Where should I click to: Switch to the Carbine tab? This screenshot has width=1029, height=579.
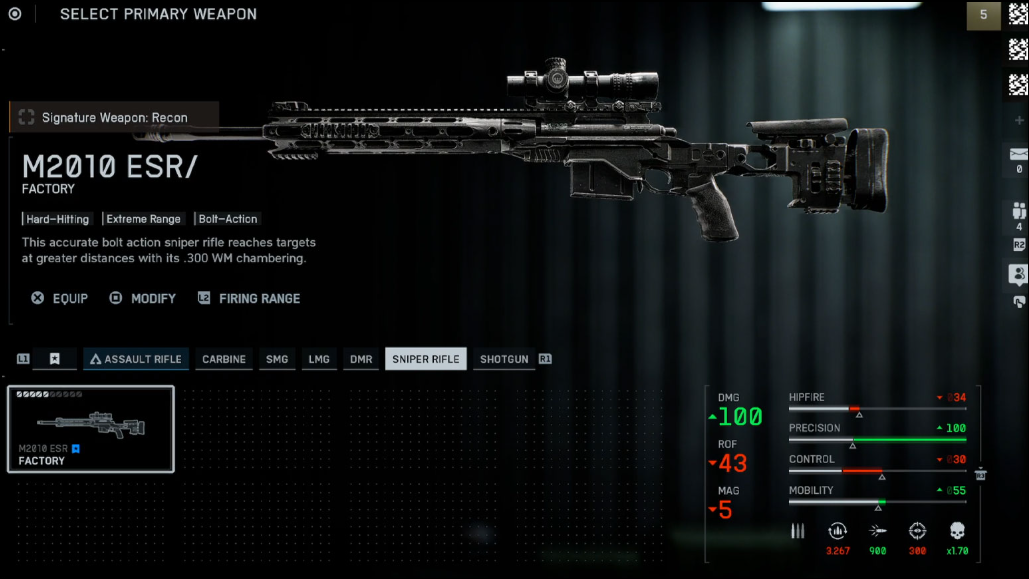223,359
